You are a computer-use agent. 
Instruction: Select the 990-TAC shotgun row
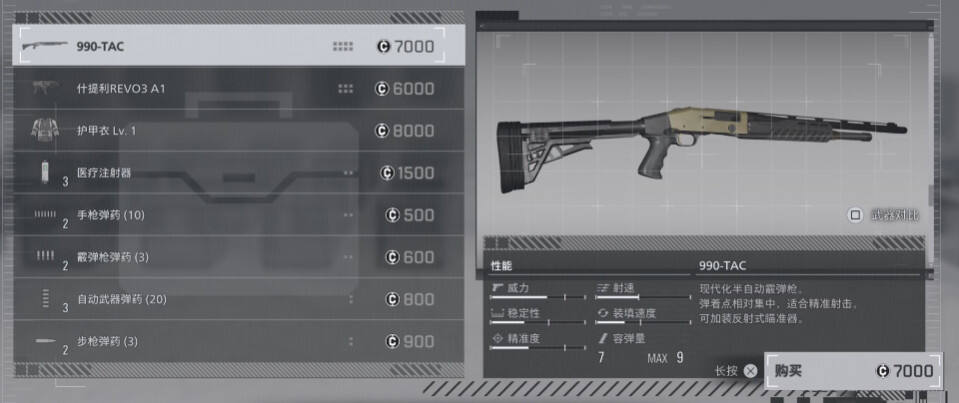pyautogui.click(x=238, y=46)
